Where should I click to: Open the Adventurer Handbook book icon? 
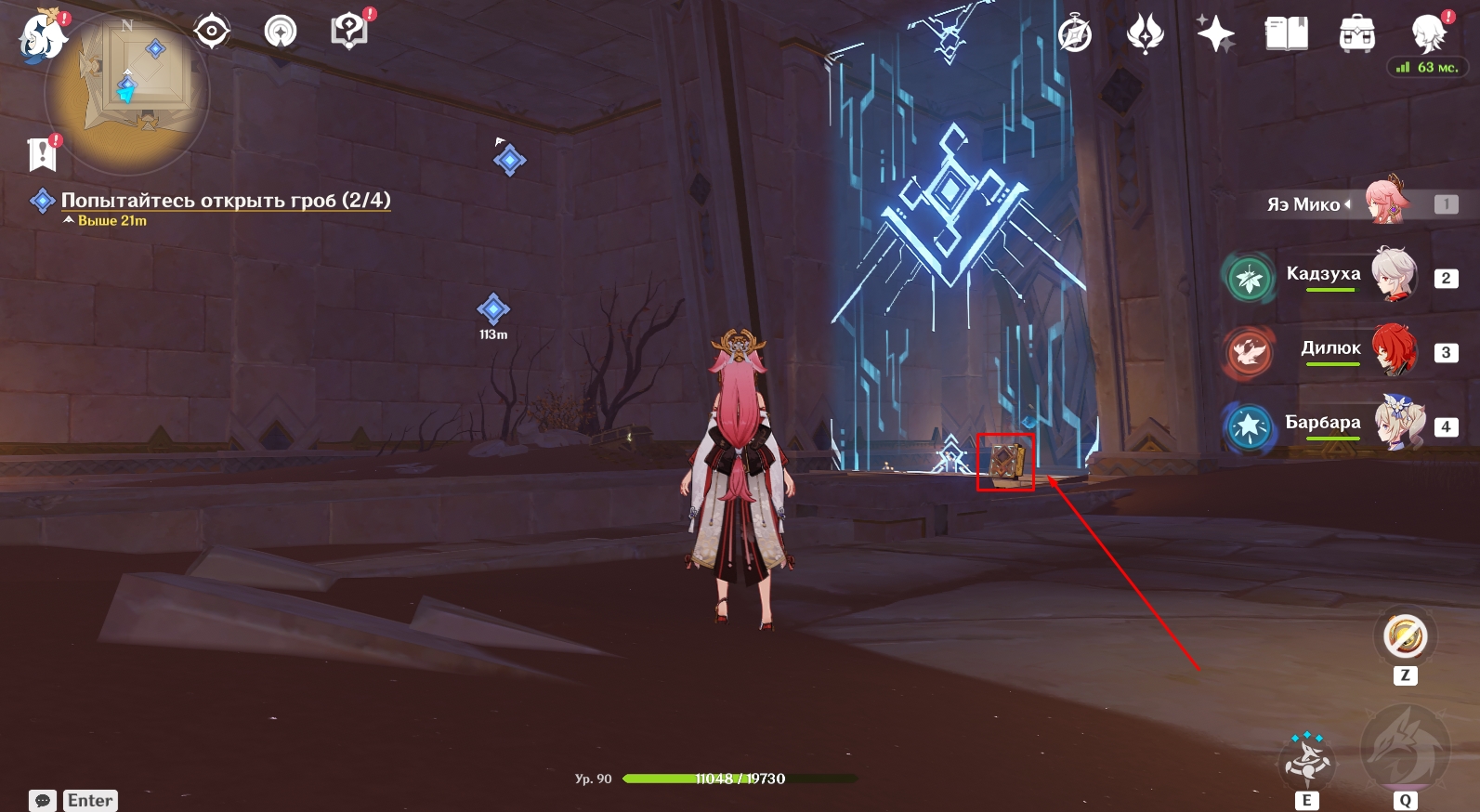coord(1286,35)
